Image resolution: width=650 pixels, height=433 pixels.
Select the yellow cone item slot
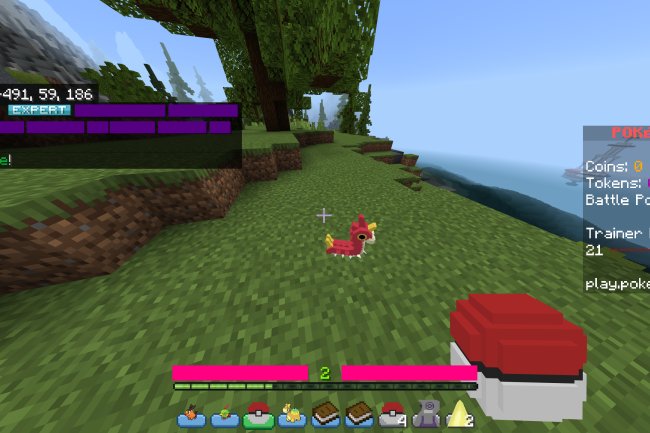pos(461,413)
